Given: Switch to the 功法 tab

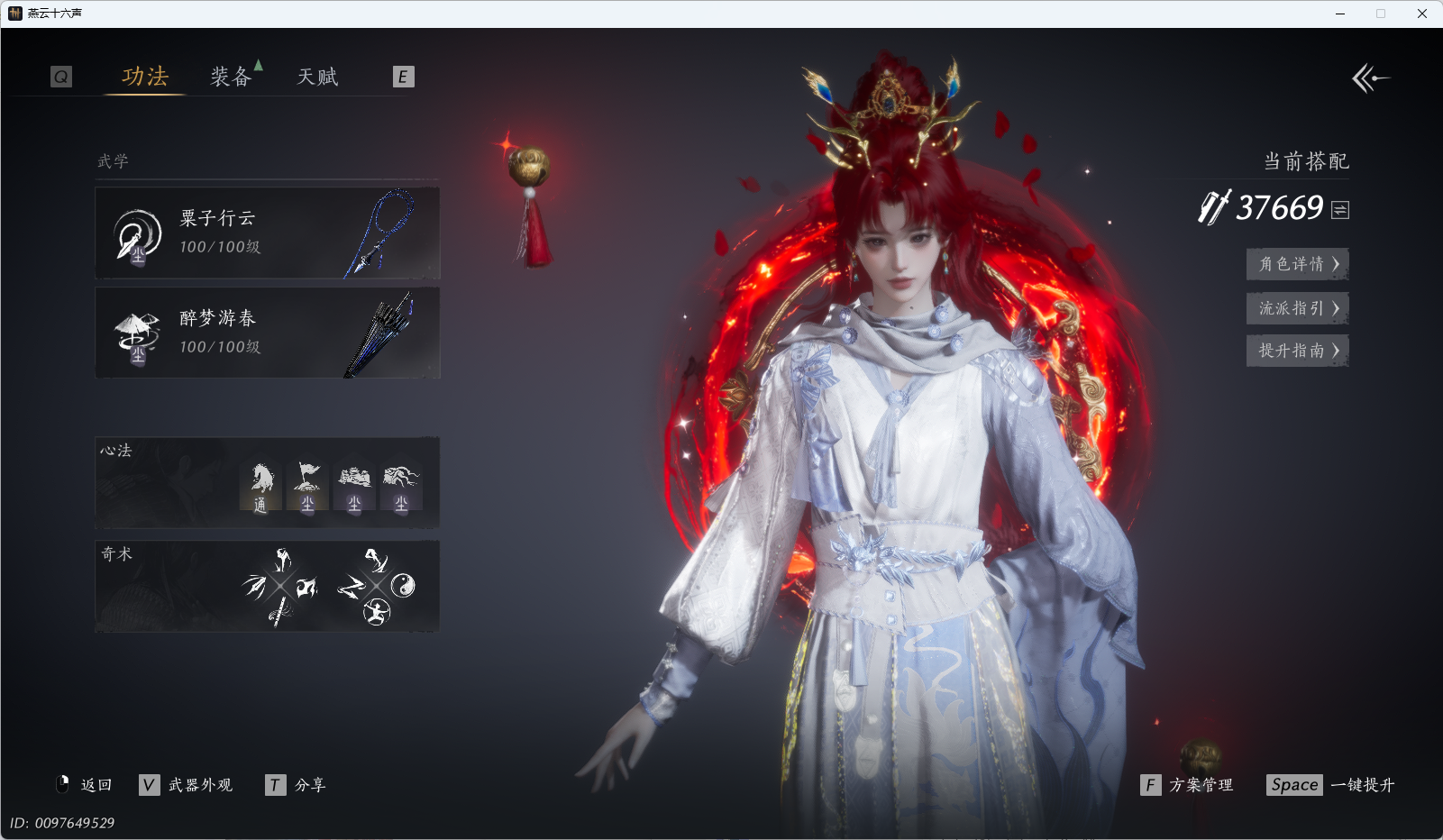Looking at the screenshot, I should pos(145,77).
